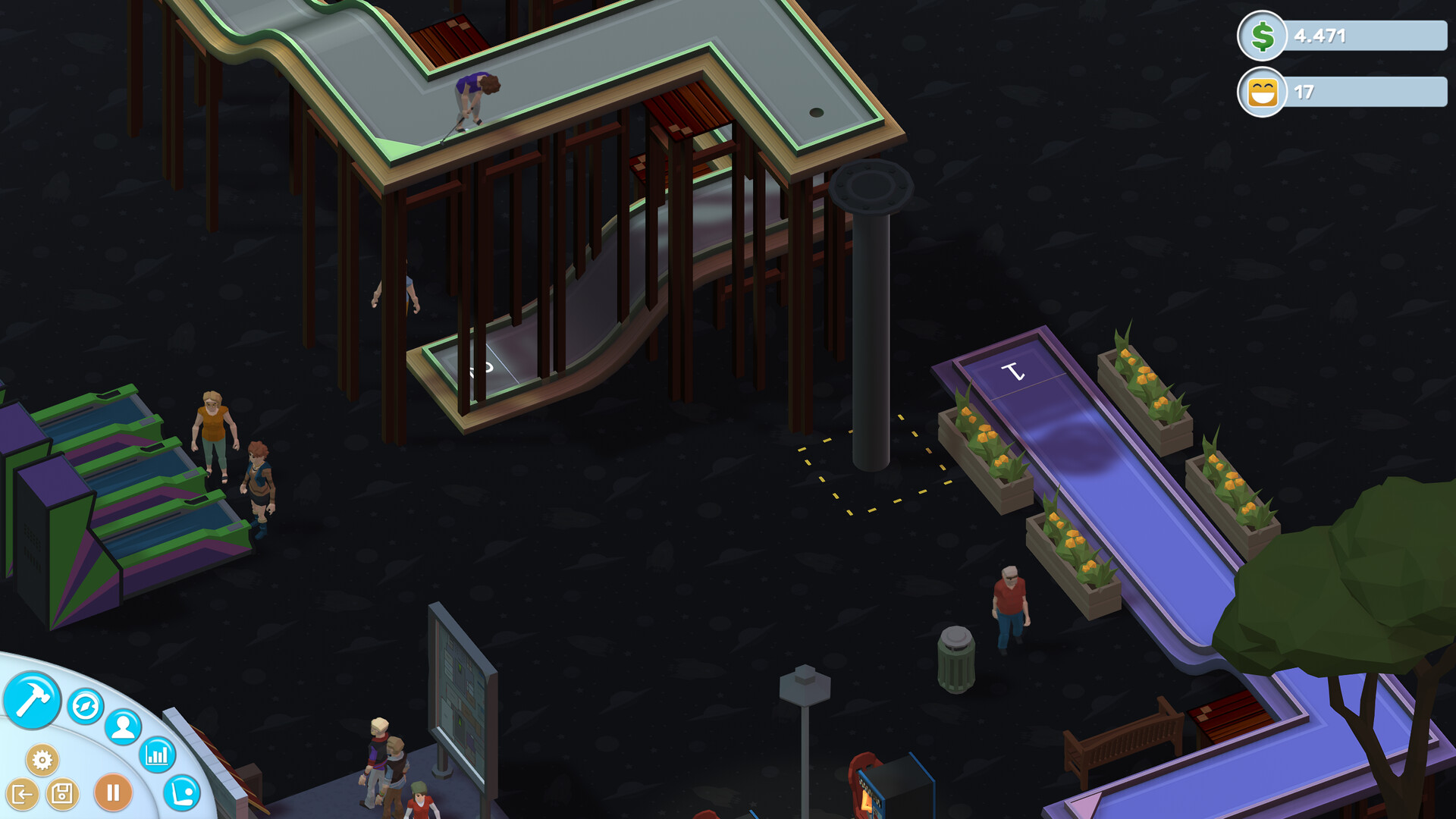This screenshot has height=819, width=1456.
Task: Click the green dollar sign icon
Action: [1260, 34]
